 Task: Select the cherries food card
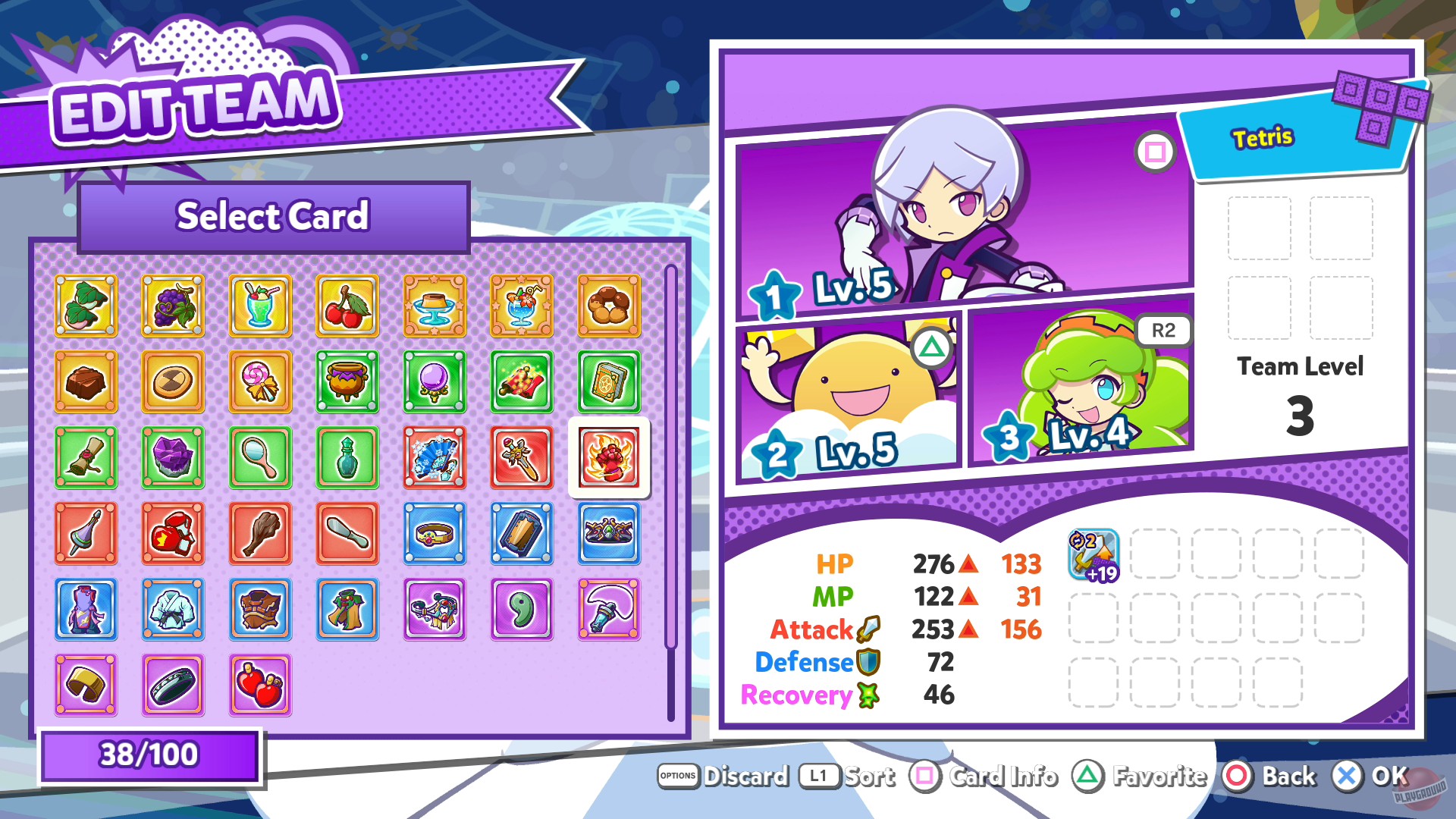[347, 306]
